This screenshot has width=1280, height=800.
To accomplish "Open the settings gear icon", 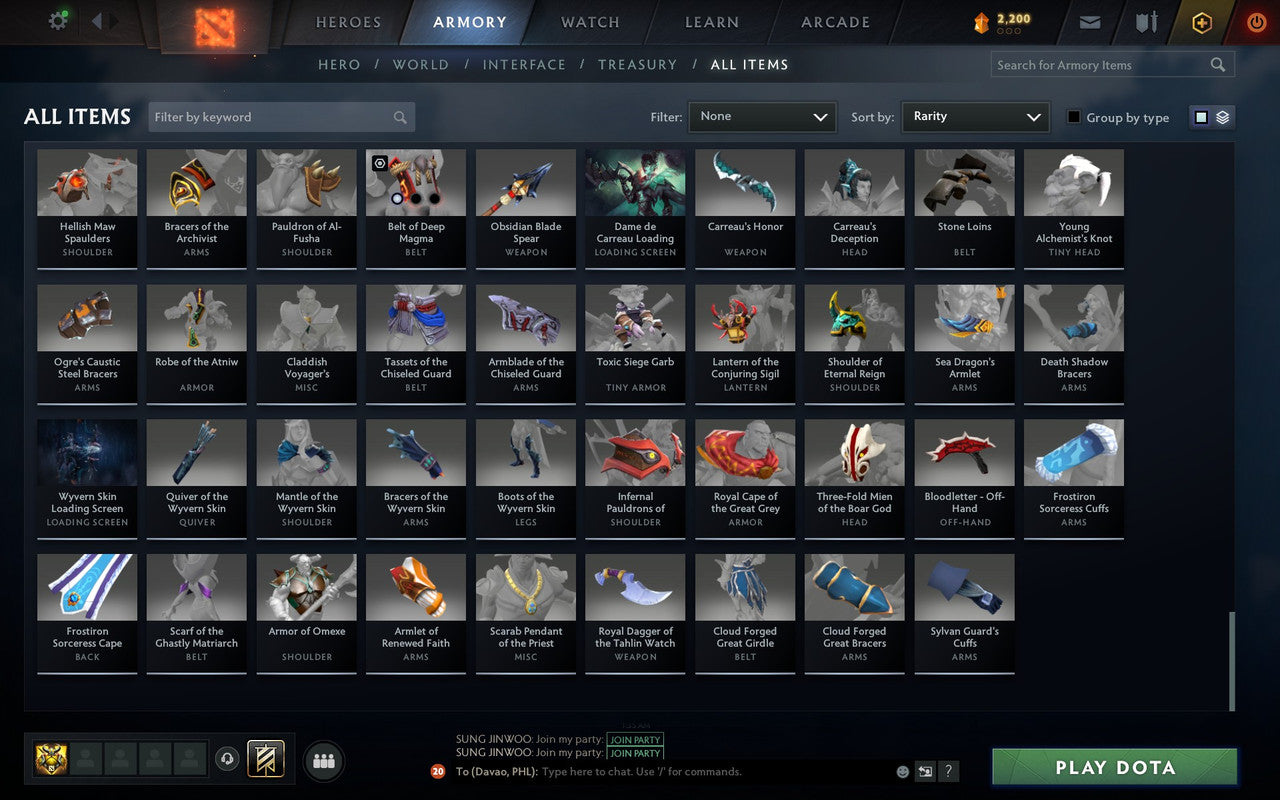I will [57, 20].
